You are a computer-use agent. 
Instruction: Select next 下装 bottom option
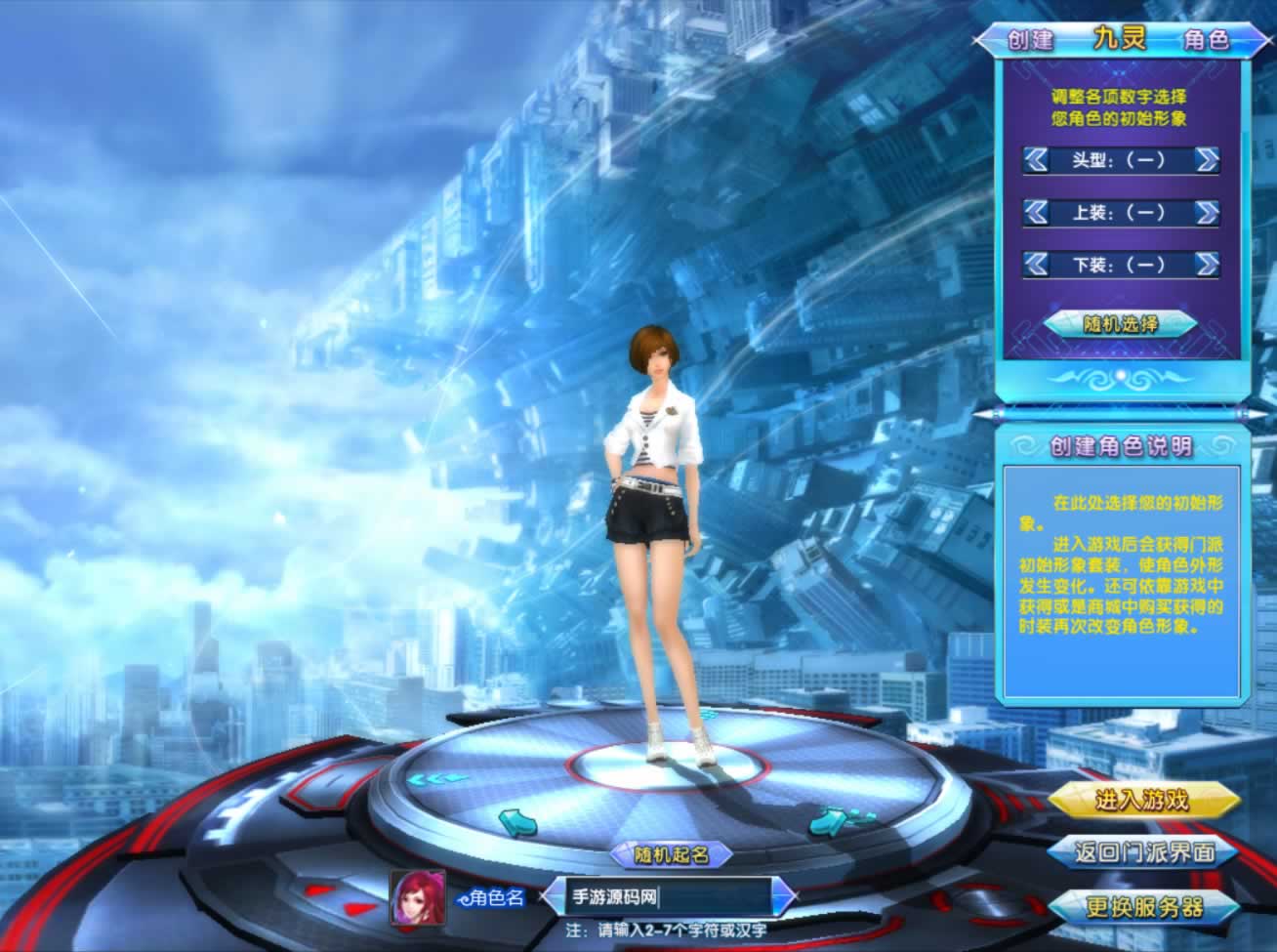(x=1207, y=264)
